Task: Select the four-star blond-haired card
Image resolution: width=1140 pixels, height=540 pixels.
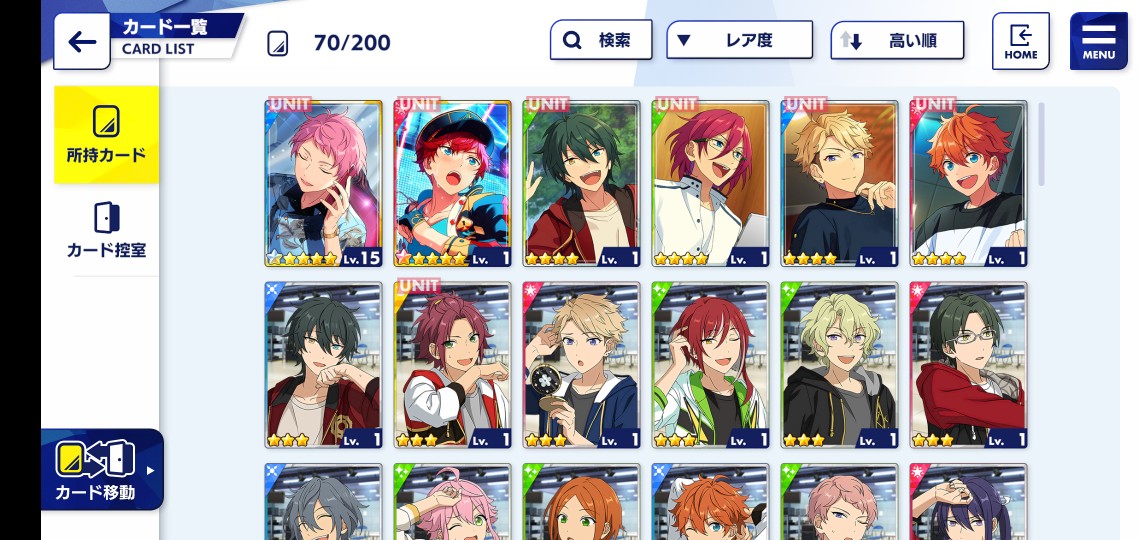Action: (840, 183)
